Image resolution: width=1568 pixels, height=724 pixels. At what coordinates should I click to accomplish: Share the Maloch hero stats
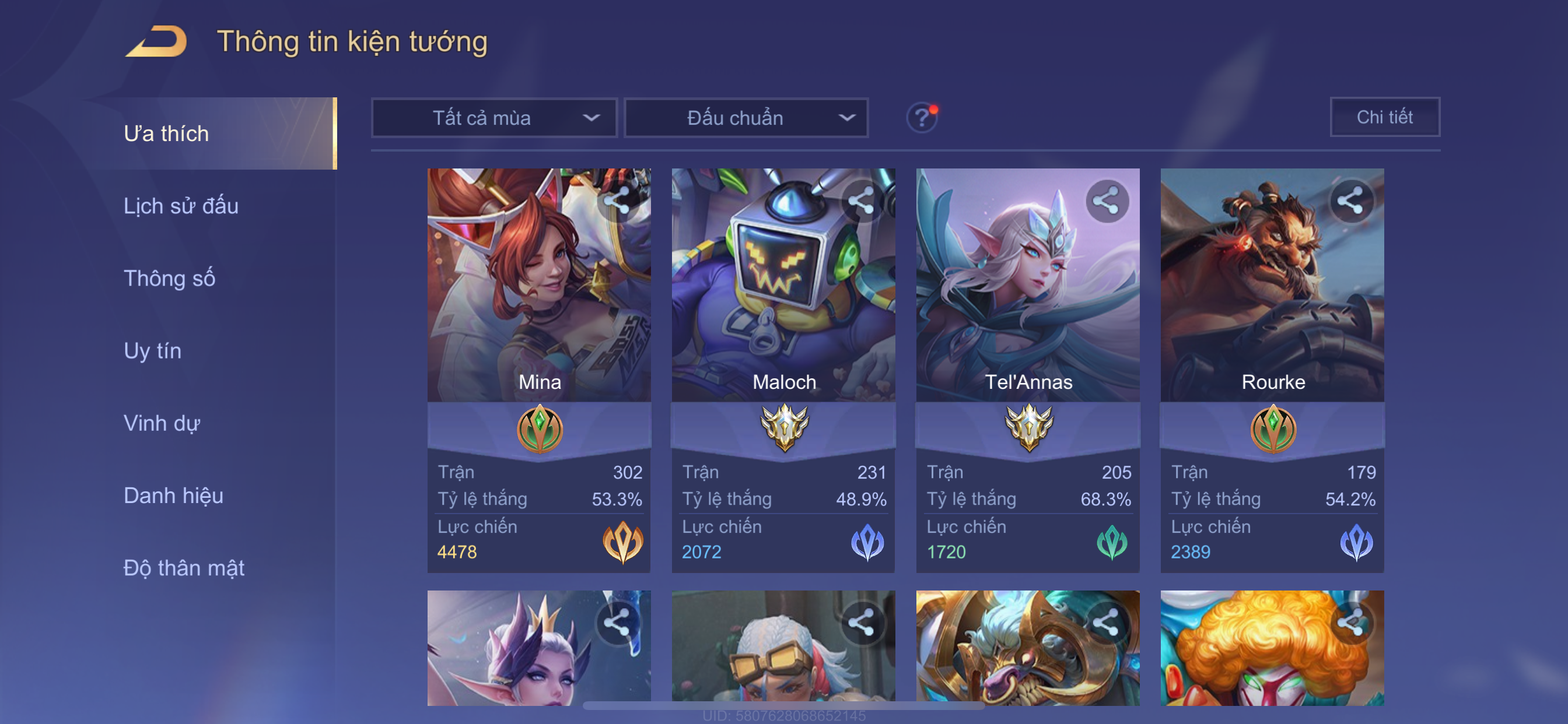click(862, 201)
